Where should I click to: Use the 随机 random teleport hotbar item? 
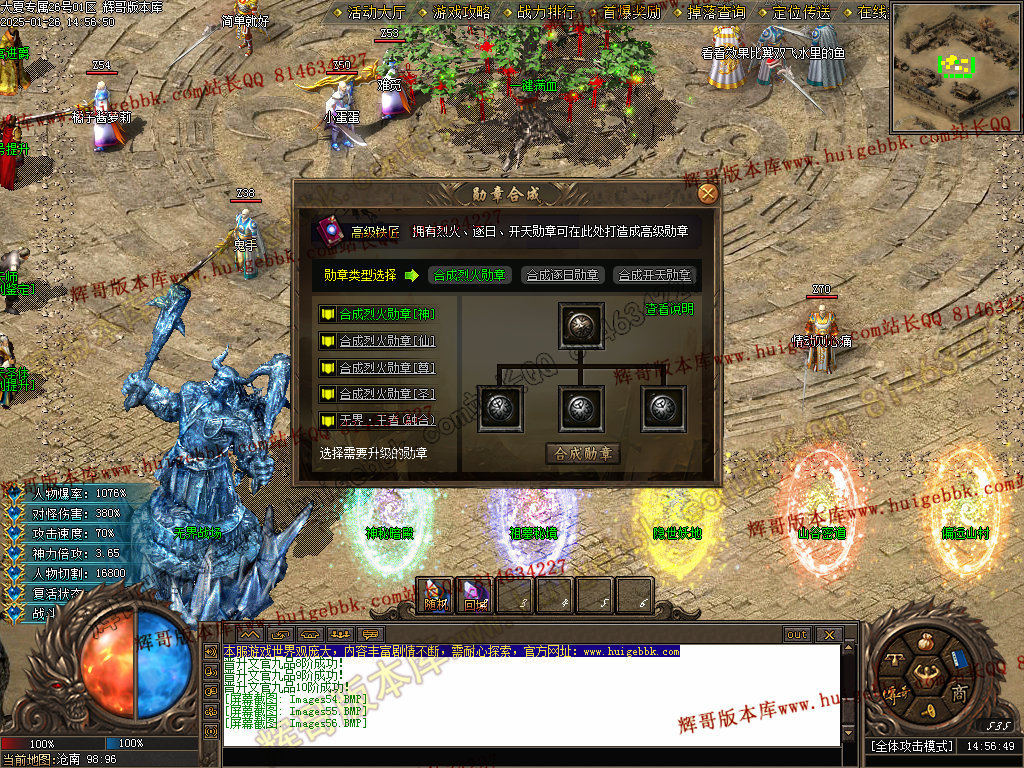[x=435, y=595]
